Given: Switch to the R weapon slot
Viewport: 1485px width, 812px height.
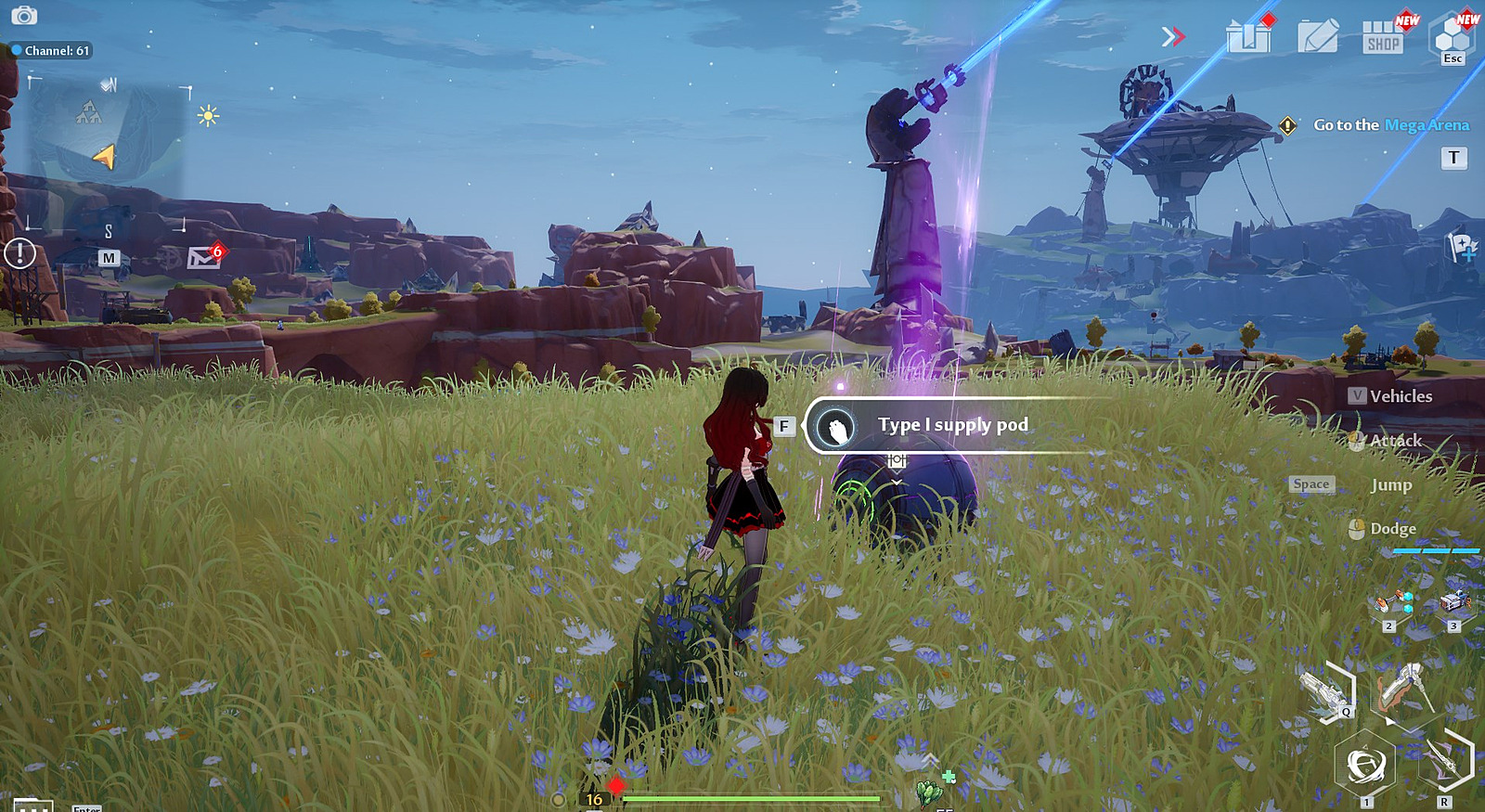Looking at the screenshot, I should (1444, 759).
